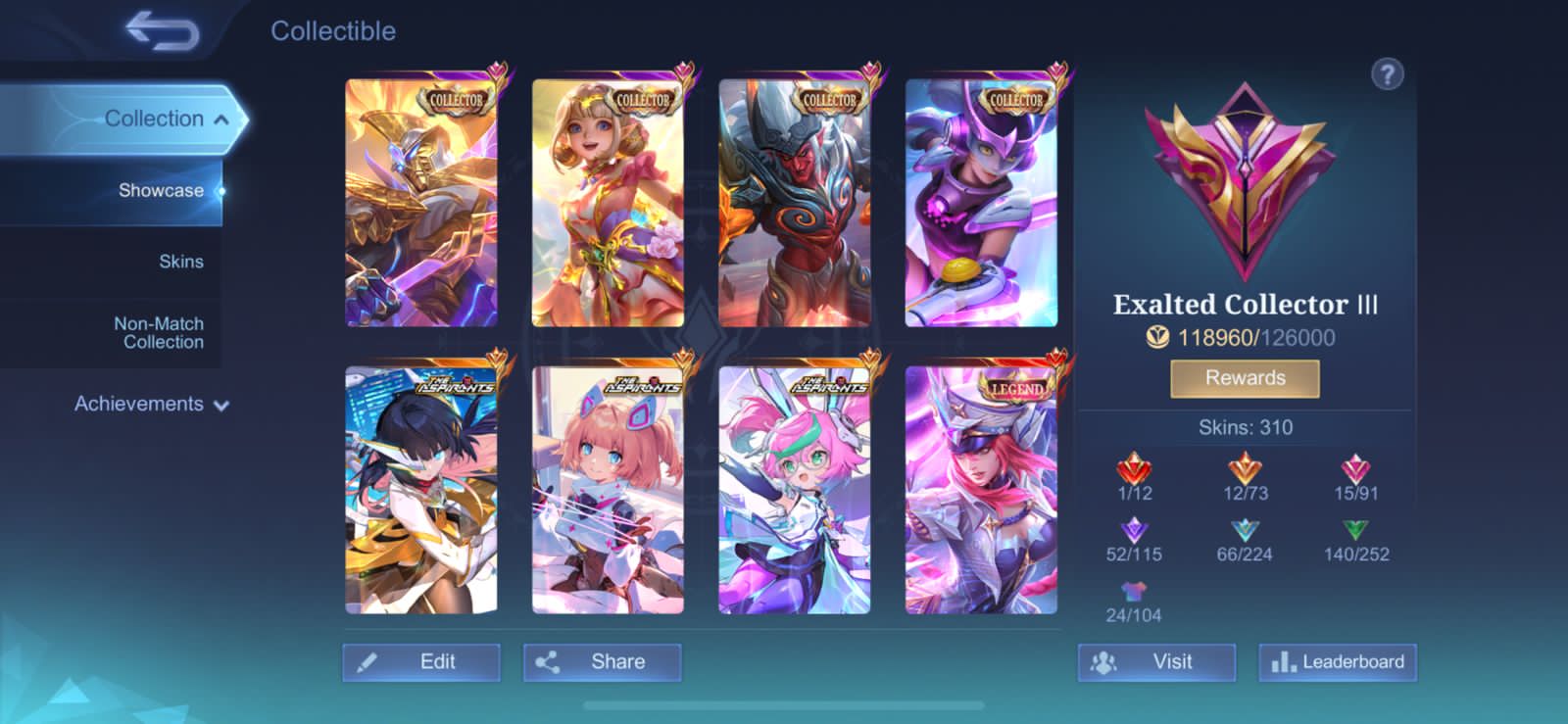This screenshot has height=724, width=1568.
Task: Collapse the Collection chevron arrow
Action: pos(222,118)
